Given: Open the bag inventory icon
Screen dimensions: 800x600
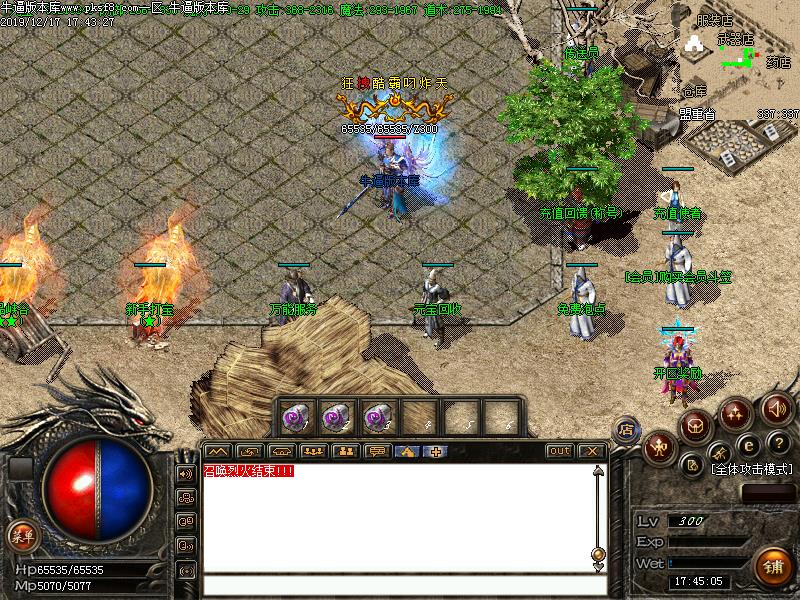Looking at the screenshot, I should click(x=694, y=427).
